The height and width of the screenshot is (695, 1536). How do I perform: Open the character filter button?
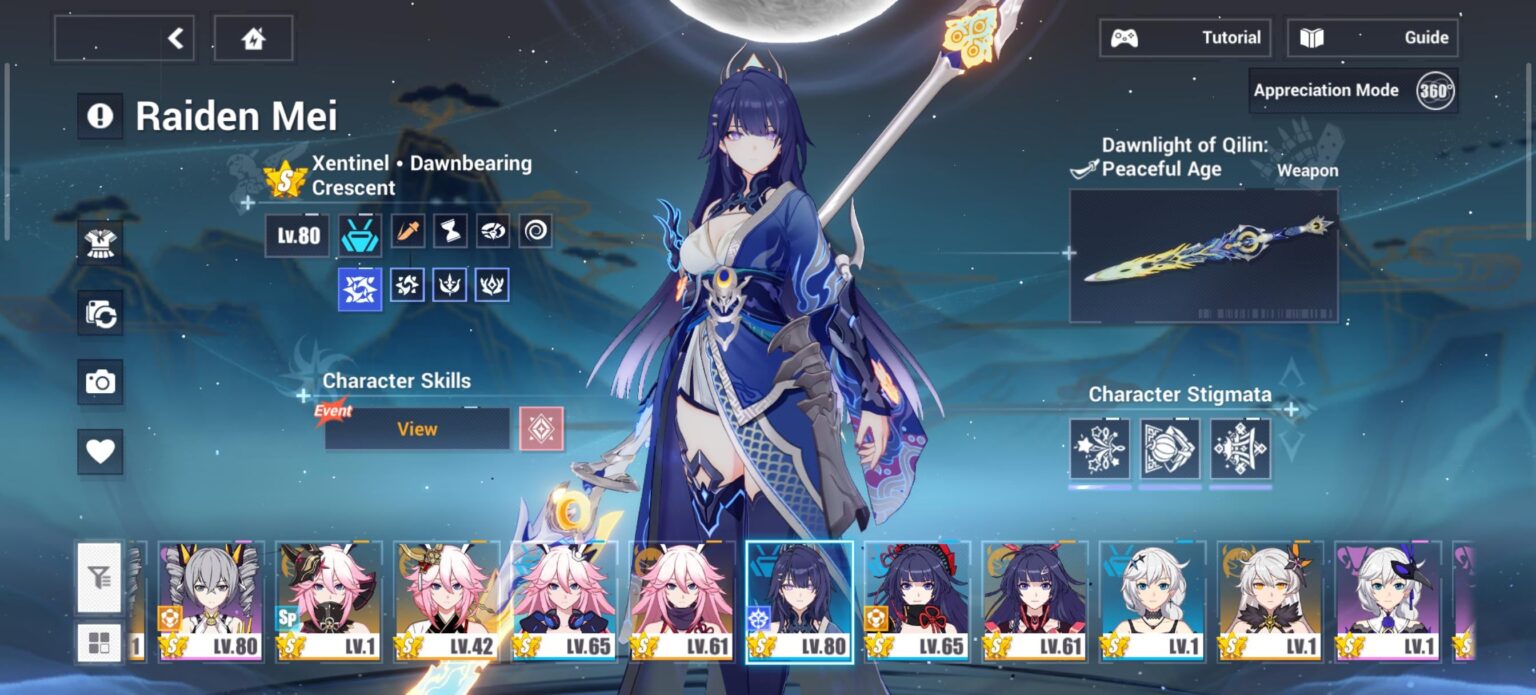pos(100,577)
